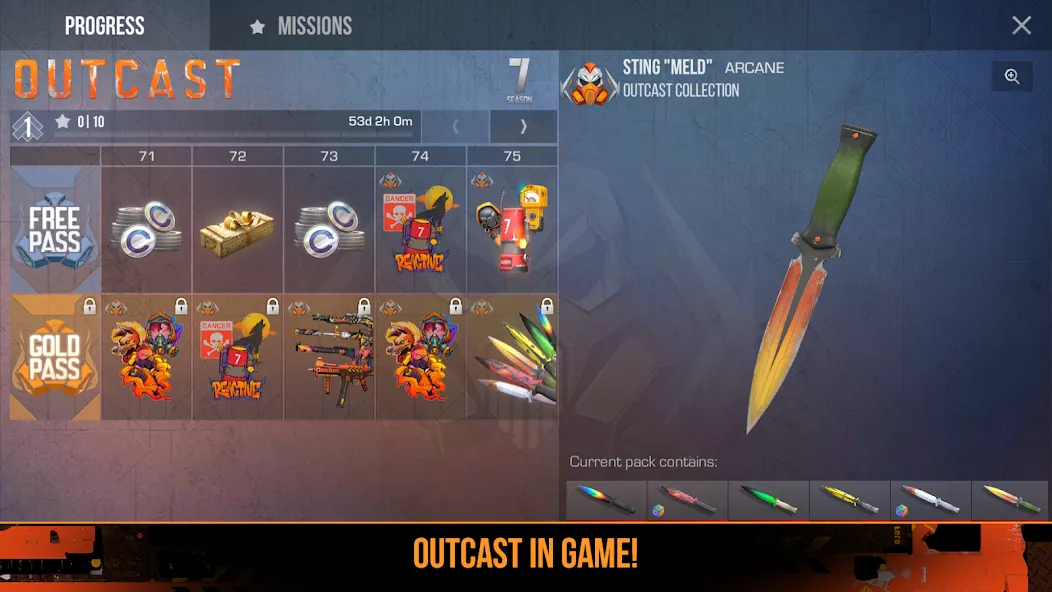The width and height of the screenshot is (1052, 592).
Task: Preview the rainbow knife in the pack
Action: coord(606,500)
